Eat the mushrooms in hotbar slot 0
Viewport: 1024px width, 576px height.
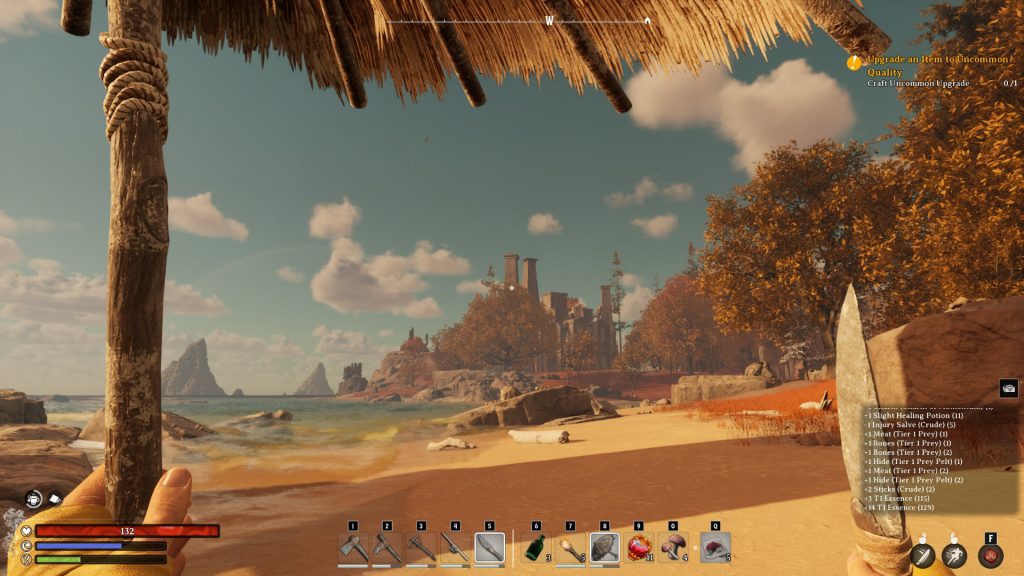(x=673, y=548)
